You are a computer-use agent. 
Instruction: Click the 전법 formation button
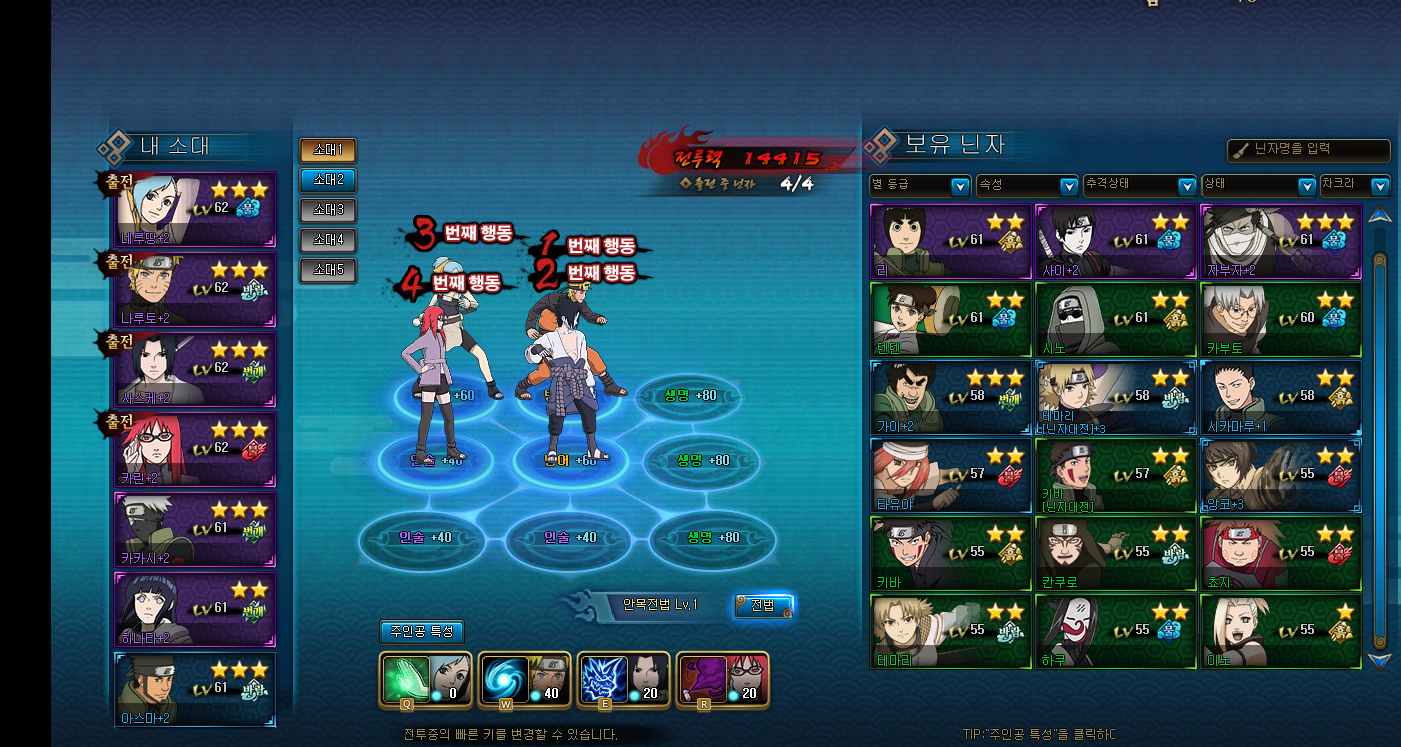pos(763,605)
